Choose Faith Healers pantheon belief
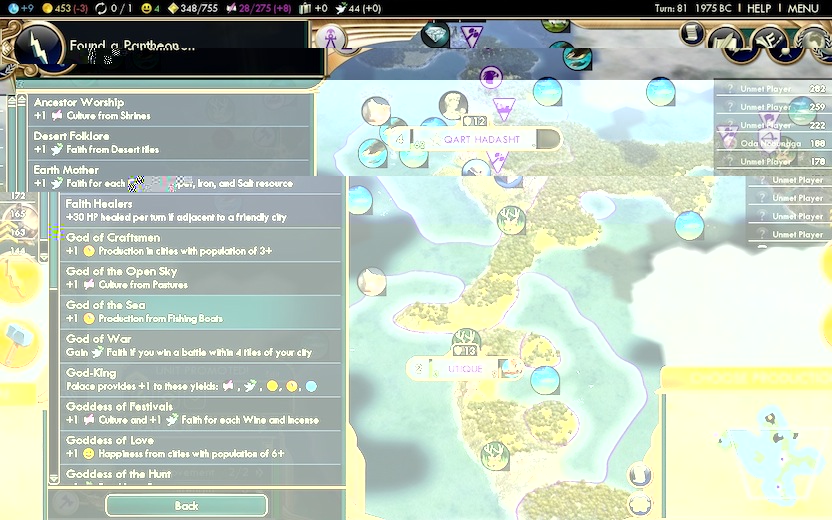832x520 pixels. pos(200,210)
